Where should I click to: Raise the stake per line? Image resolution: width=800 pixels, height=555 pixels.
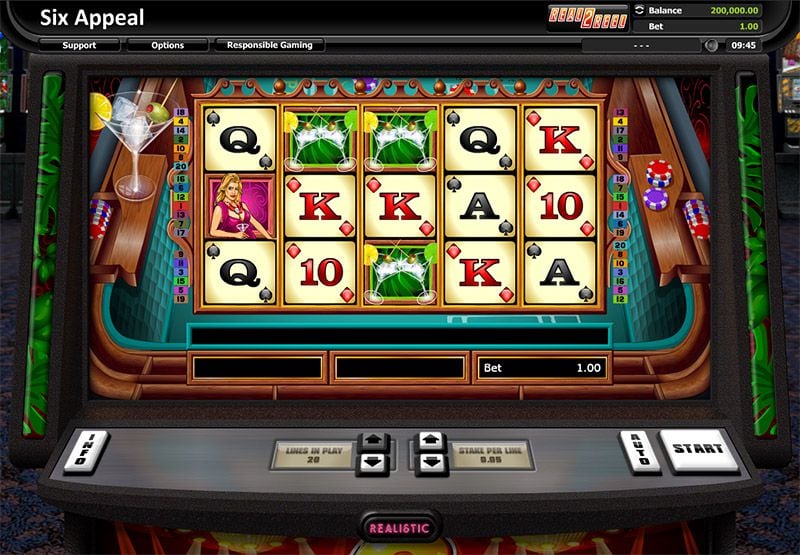430,441
